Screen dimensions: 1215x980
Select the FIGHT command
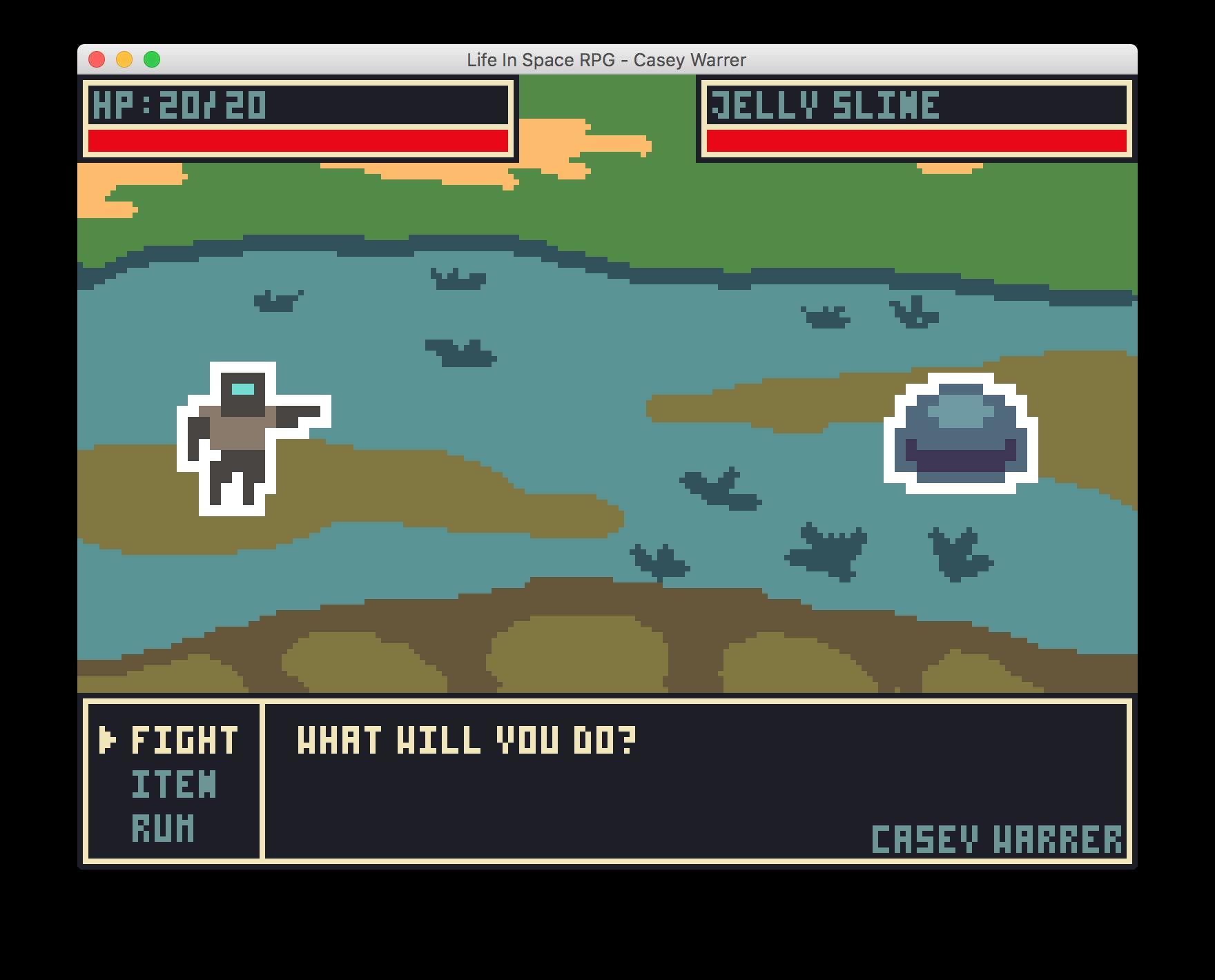click(183, 741)
